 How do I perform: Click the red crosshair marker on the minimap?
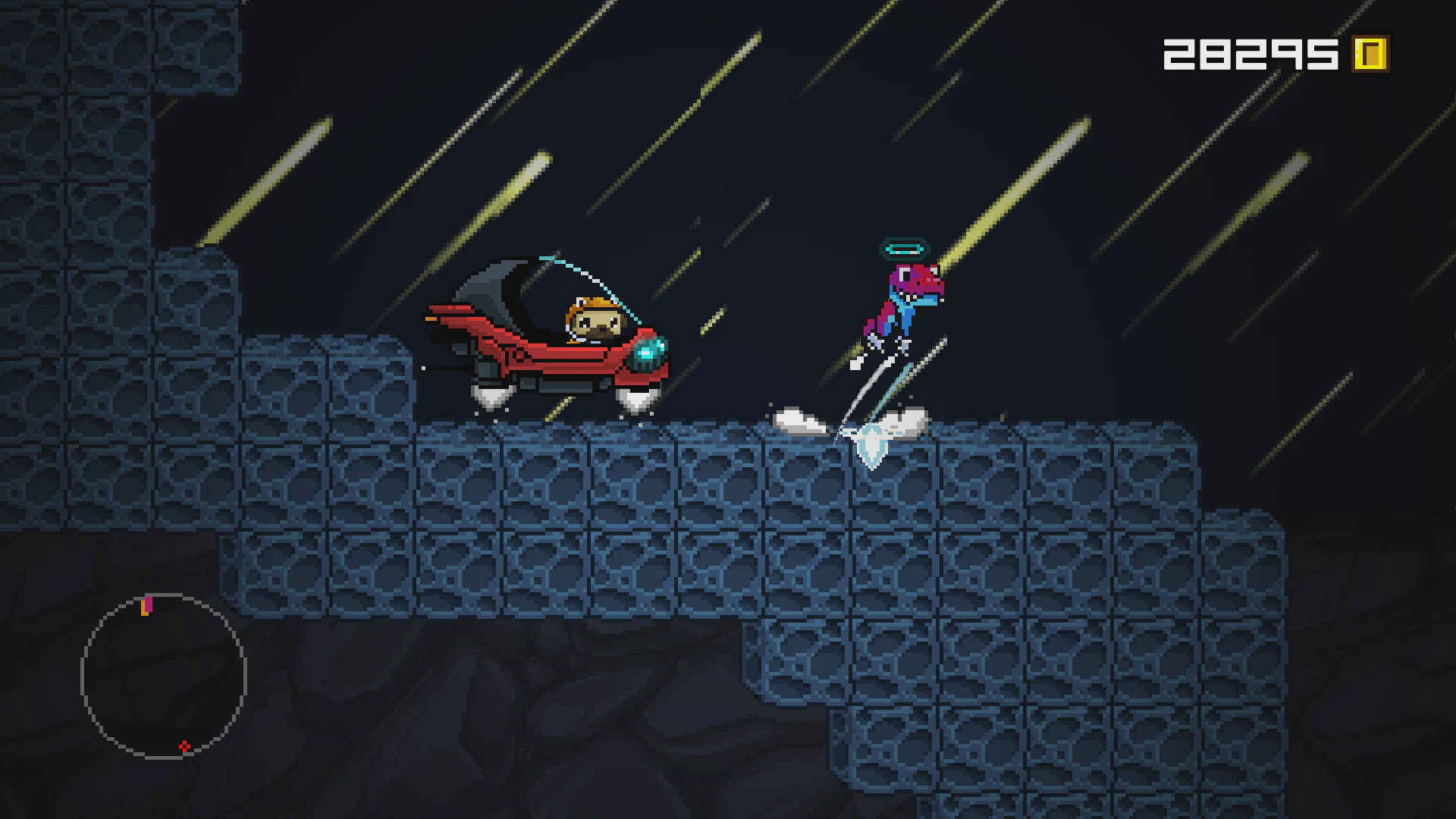click(x=184, y=746)
